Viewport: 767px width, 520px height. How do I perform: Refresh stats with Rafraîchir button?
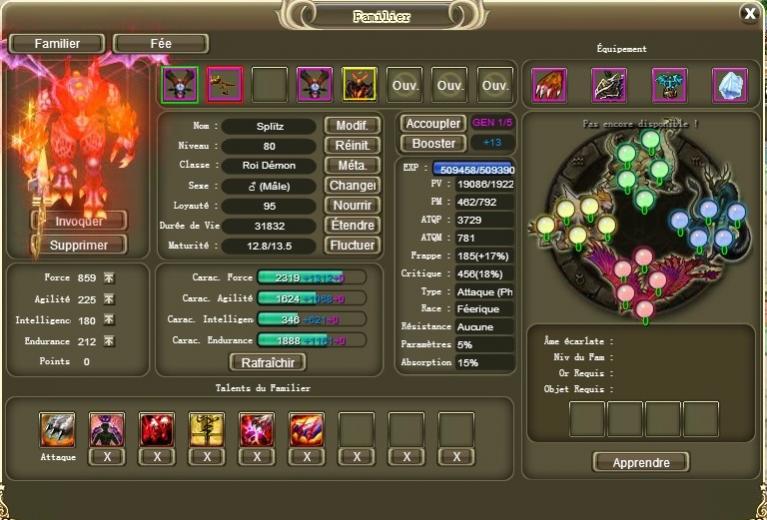click(267, 363)
